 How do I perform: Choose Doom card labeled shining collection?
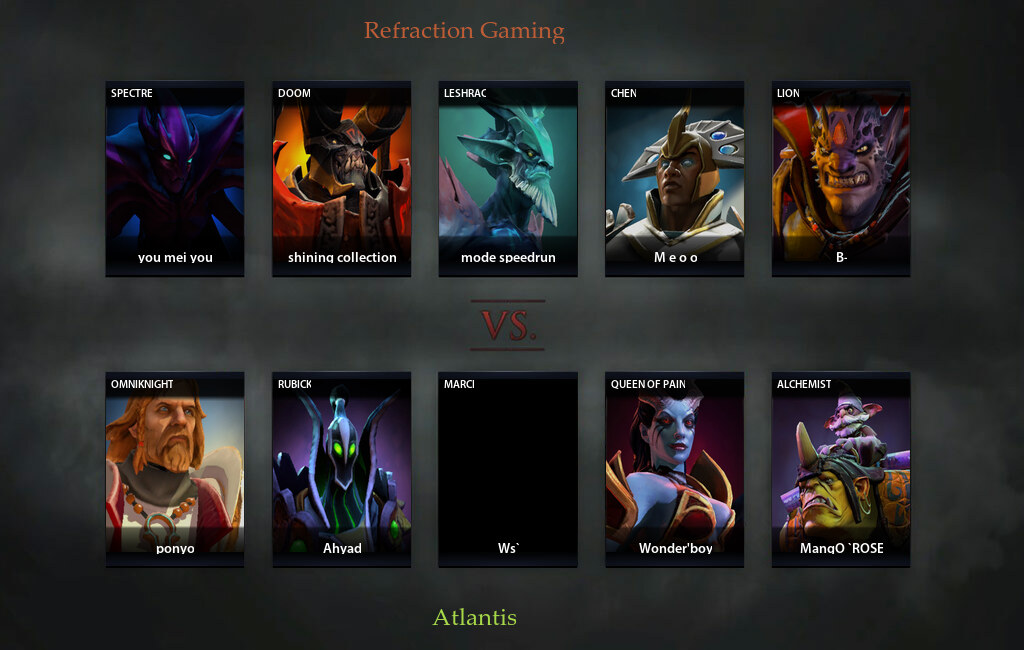point(342,178)
